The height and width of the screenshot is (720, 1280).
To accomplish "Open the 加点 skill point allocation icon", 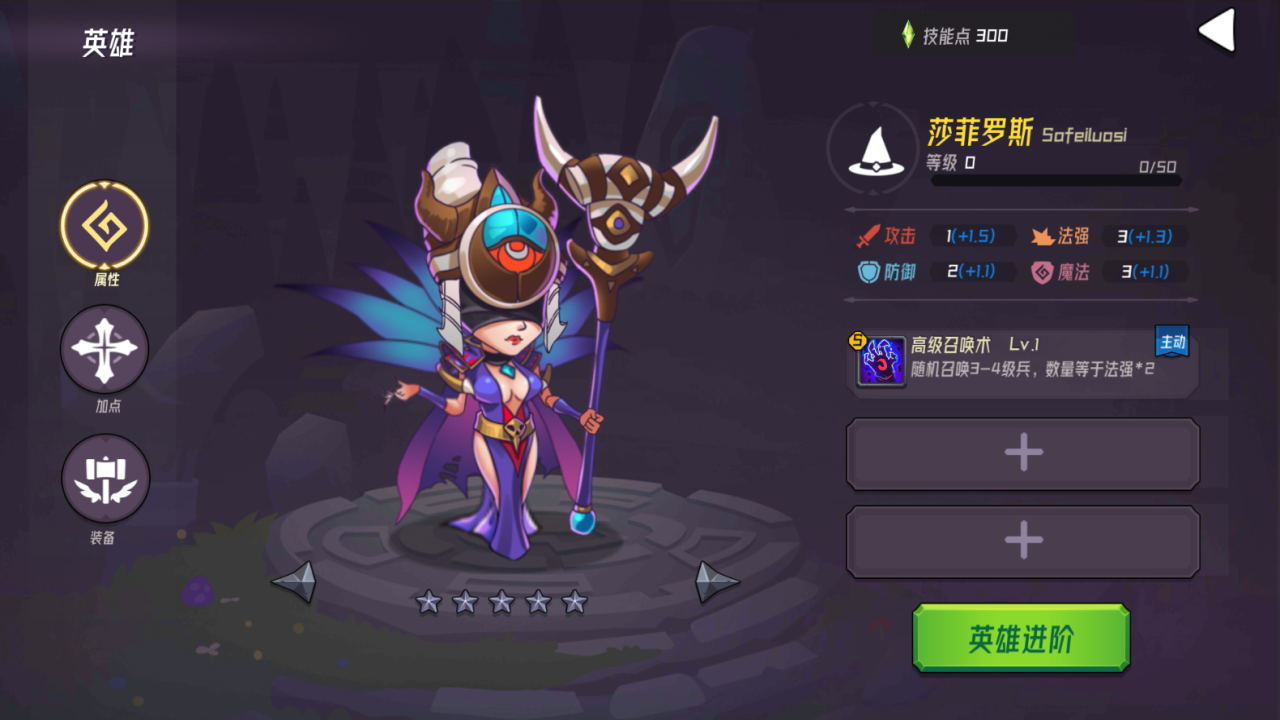I will [105, 348].
